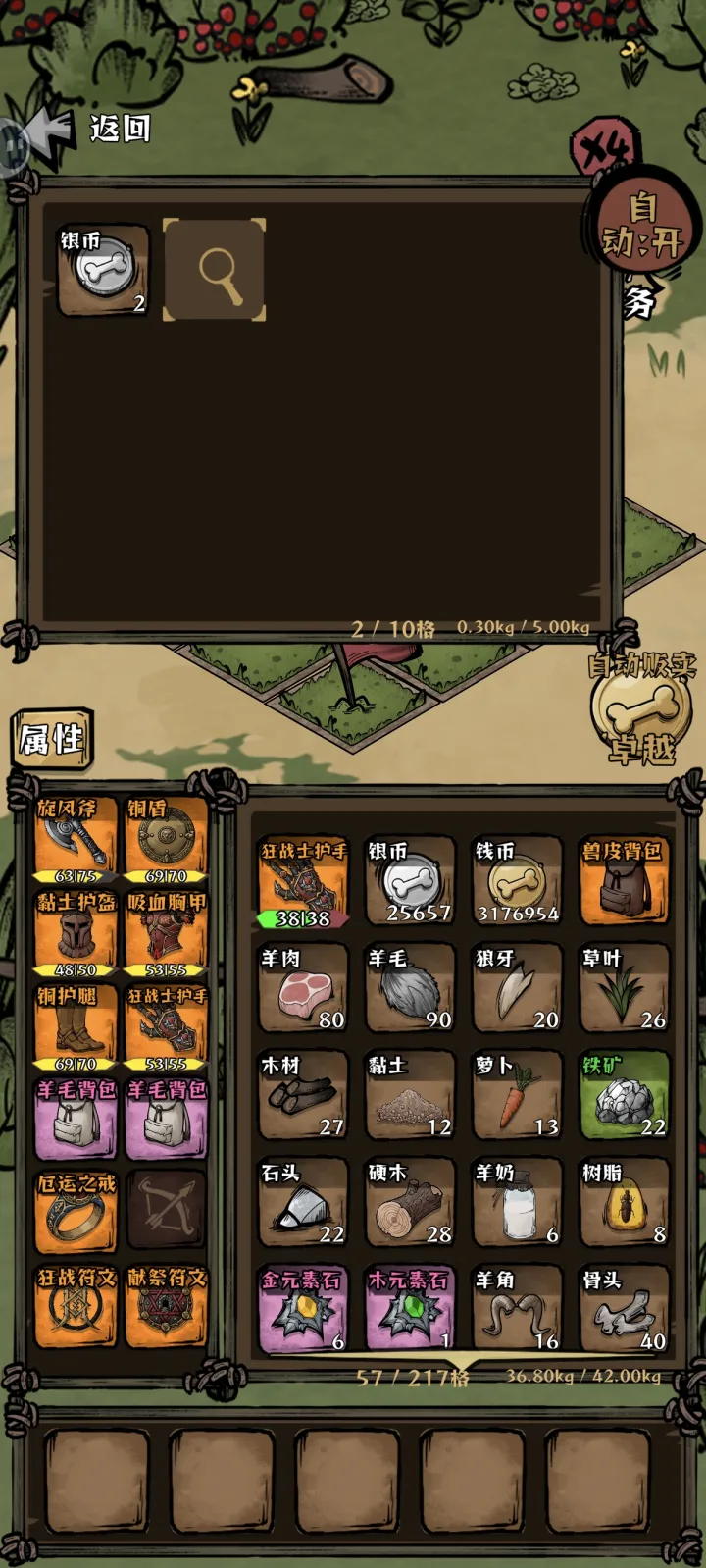
Task: Choose the 骨头 bones stack
Action: (624, 1310)
